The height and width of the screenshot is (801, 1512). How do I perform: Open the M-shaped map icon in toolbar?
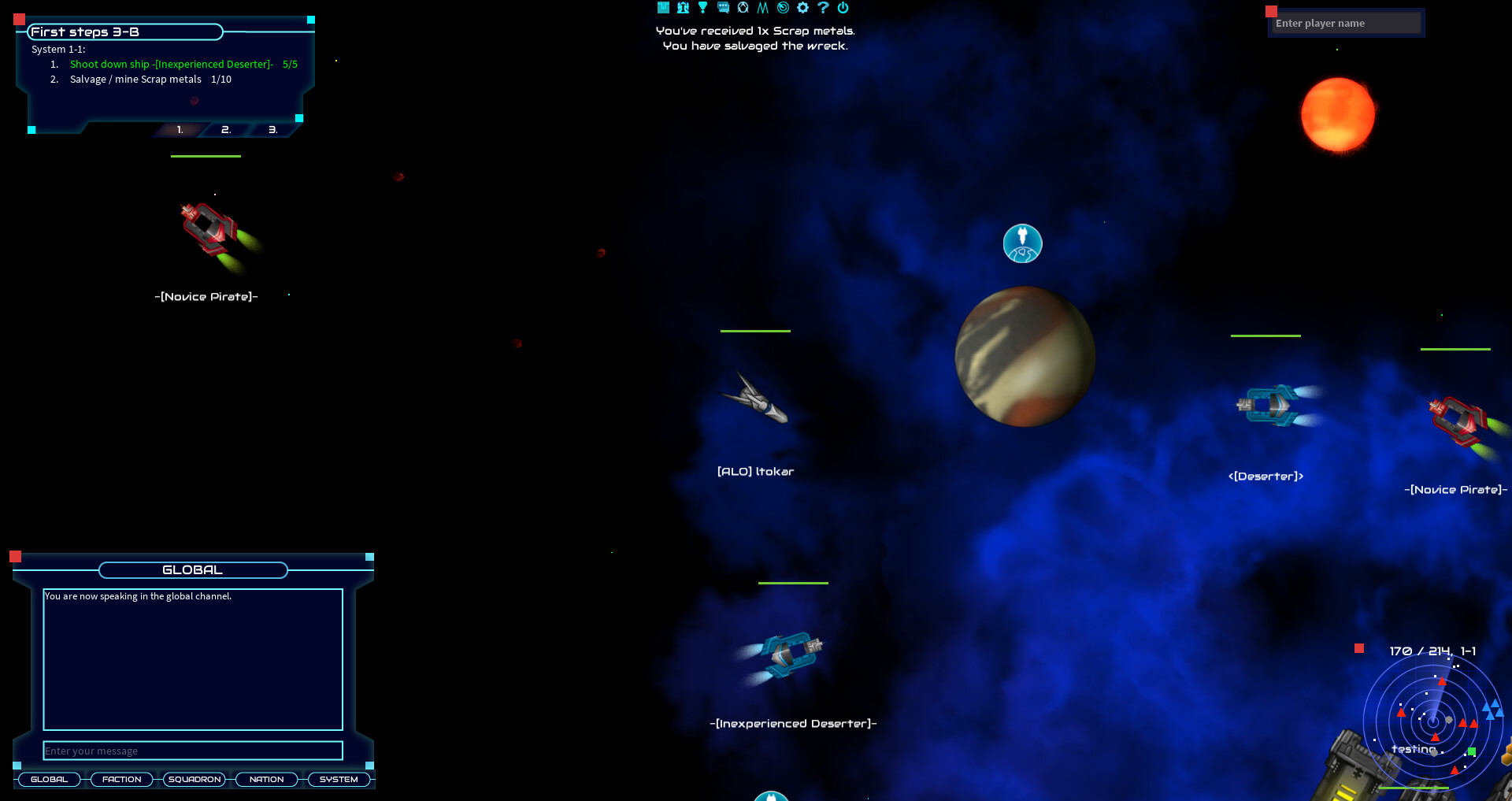761,7
